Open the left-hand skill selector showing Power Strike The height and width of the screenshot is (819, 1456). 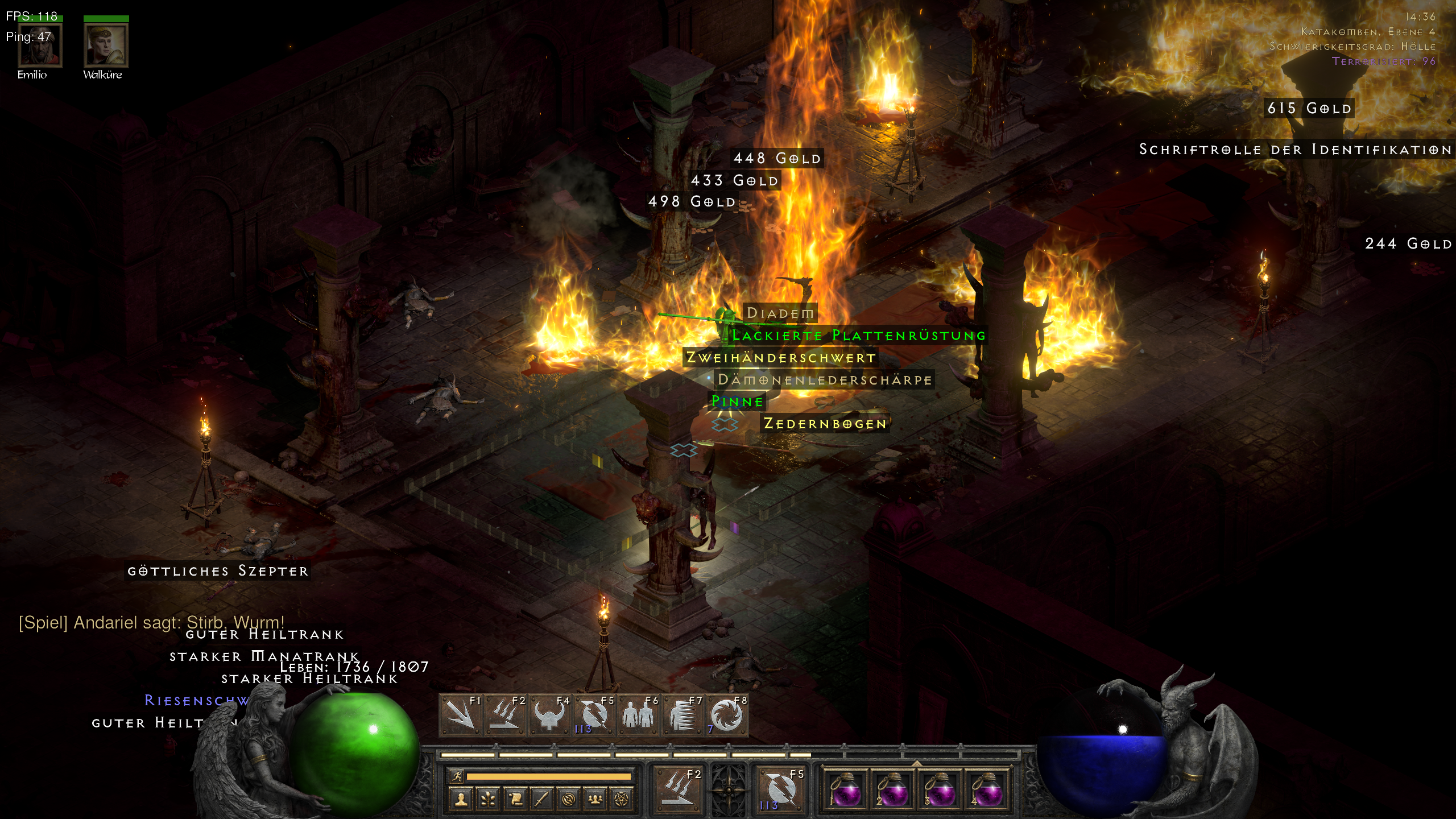pyautogui.click(x=679, y=791)
